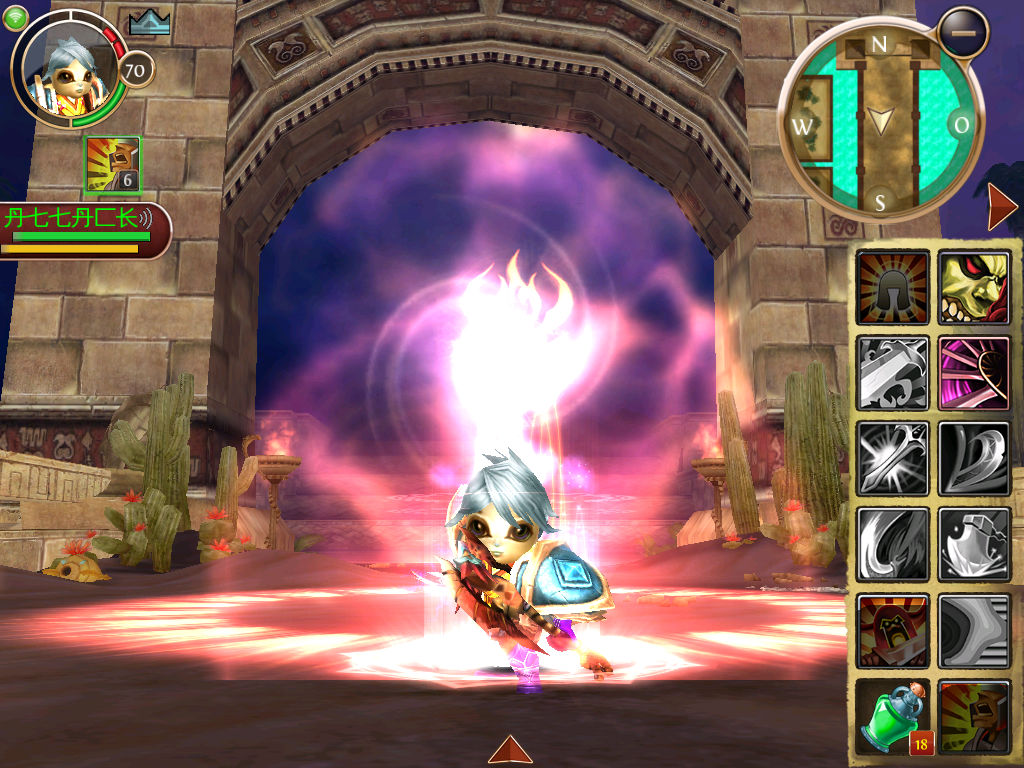1024x768 pixels.
Task: Cast the shining sword flash skill
Action: pos(893,459)
